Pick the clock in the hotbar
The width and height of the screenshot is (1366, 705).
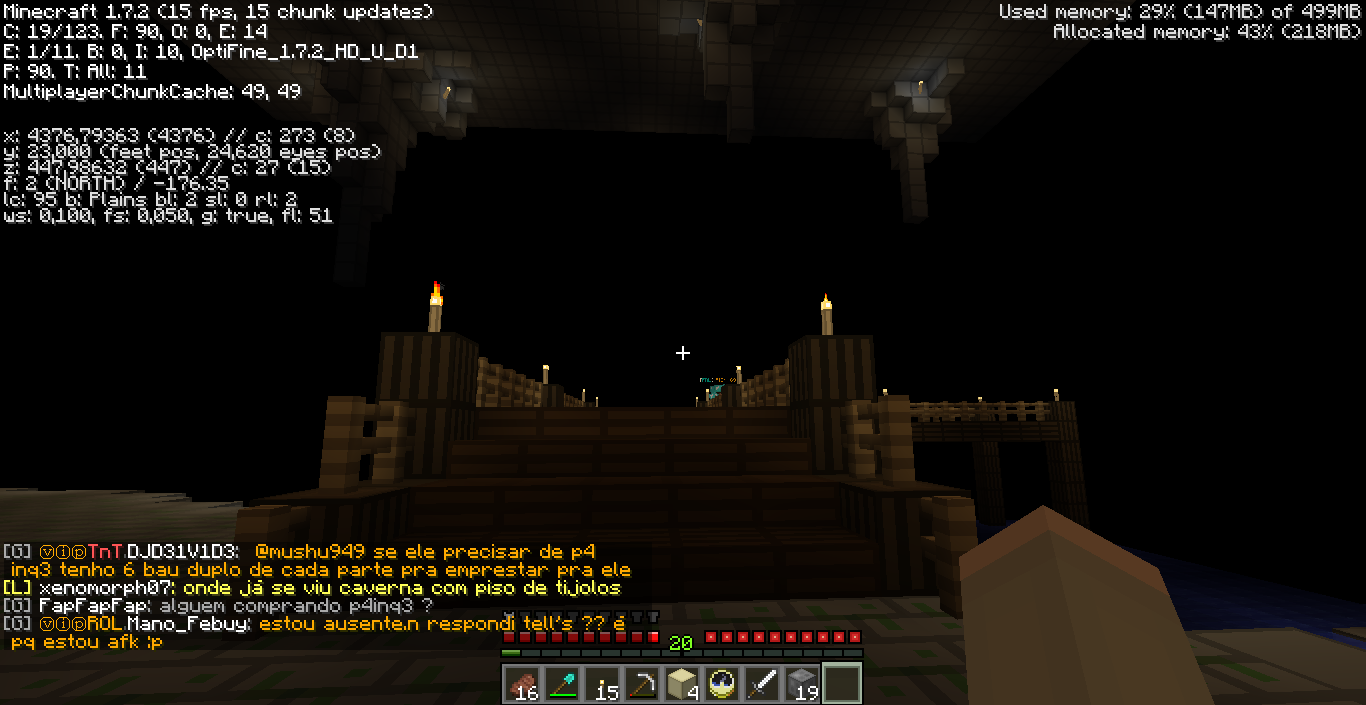pos(721,684)
